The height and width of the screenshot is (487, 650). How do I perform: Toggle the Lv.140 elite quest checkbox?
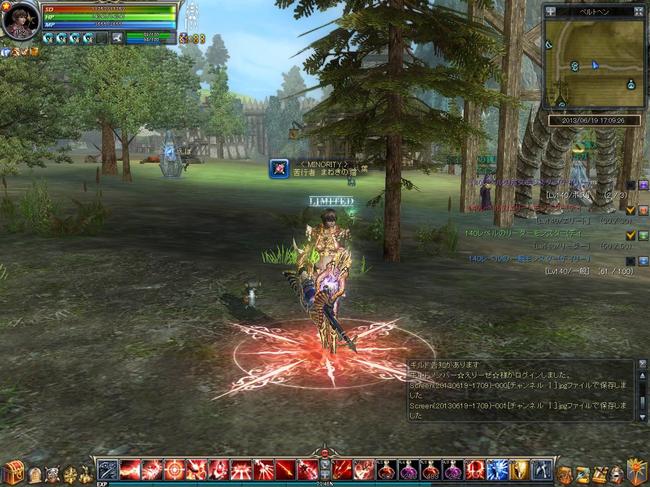(630, 209)
